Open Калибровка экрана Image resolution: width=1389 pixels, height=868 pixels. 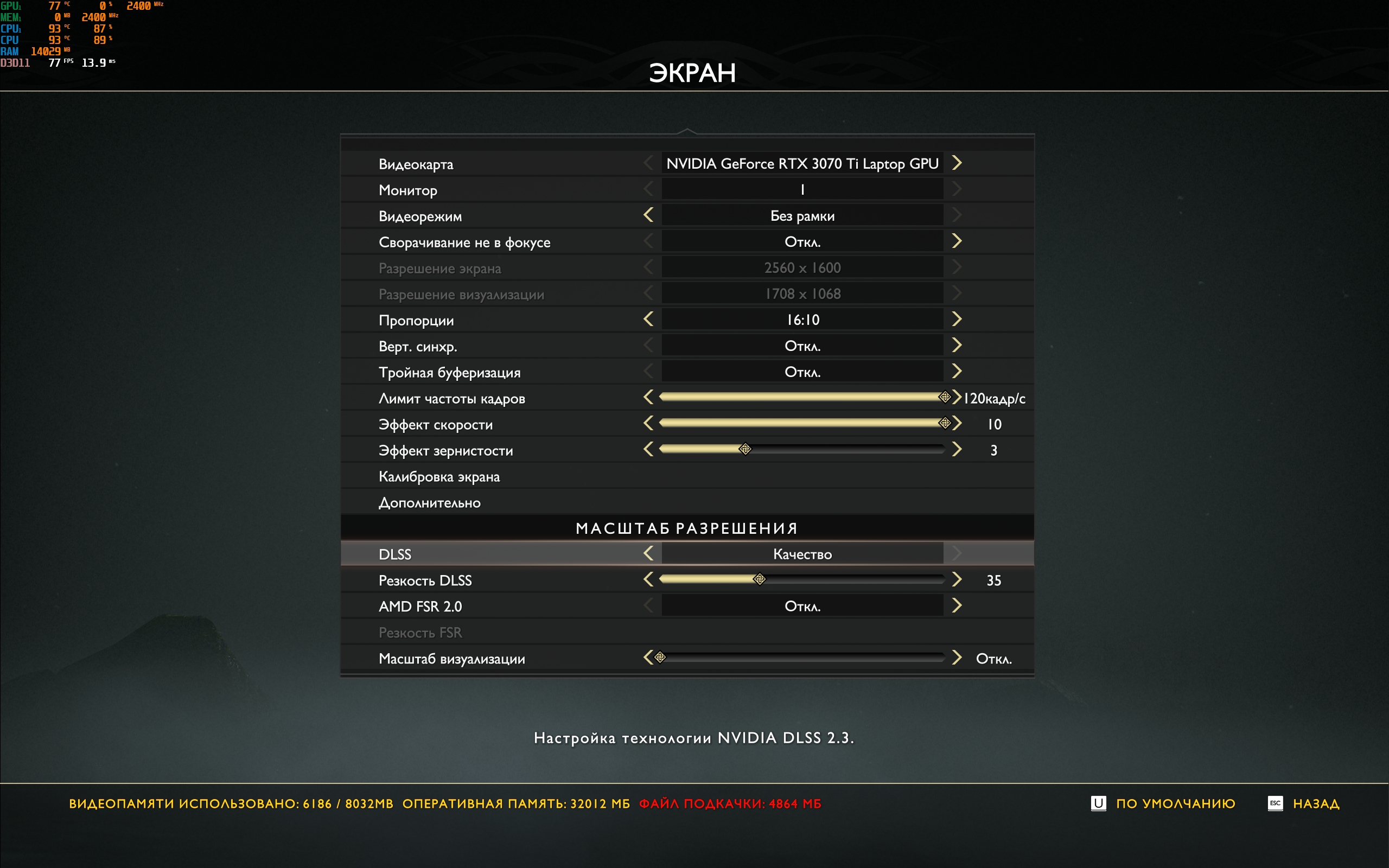(x=439, y=476)
